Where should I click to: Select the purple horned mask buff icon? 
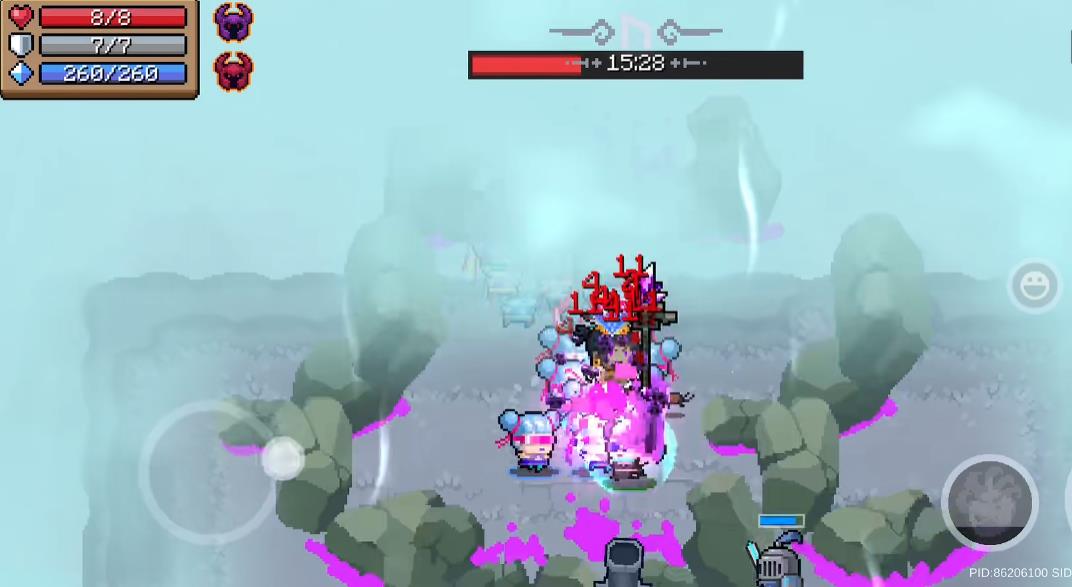tap(233, 22)
